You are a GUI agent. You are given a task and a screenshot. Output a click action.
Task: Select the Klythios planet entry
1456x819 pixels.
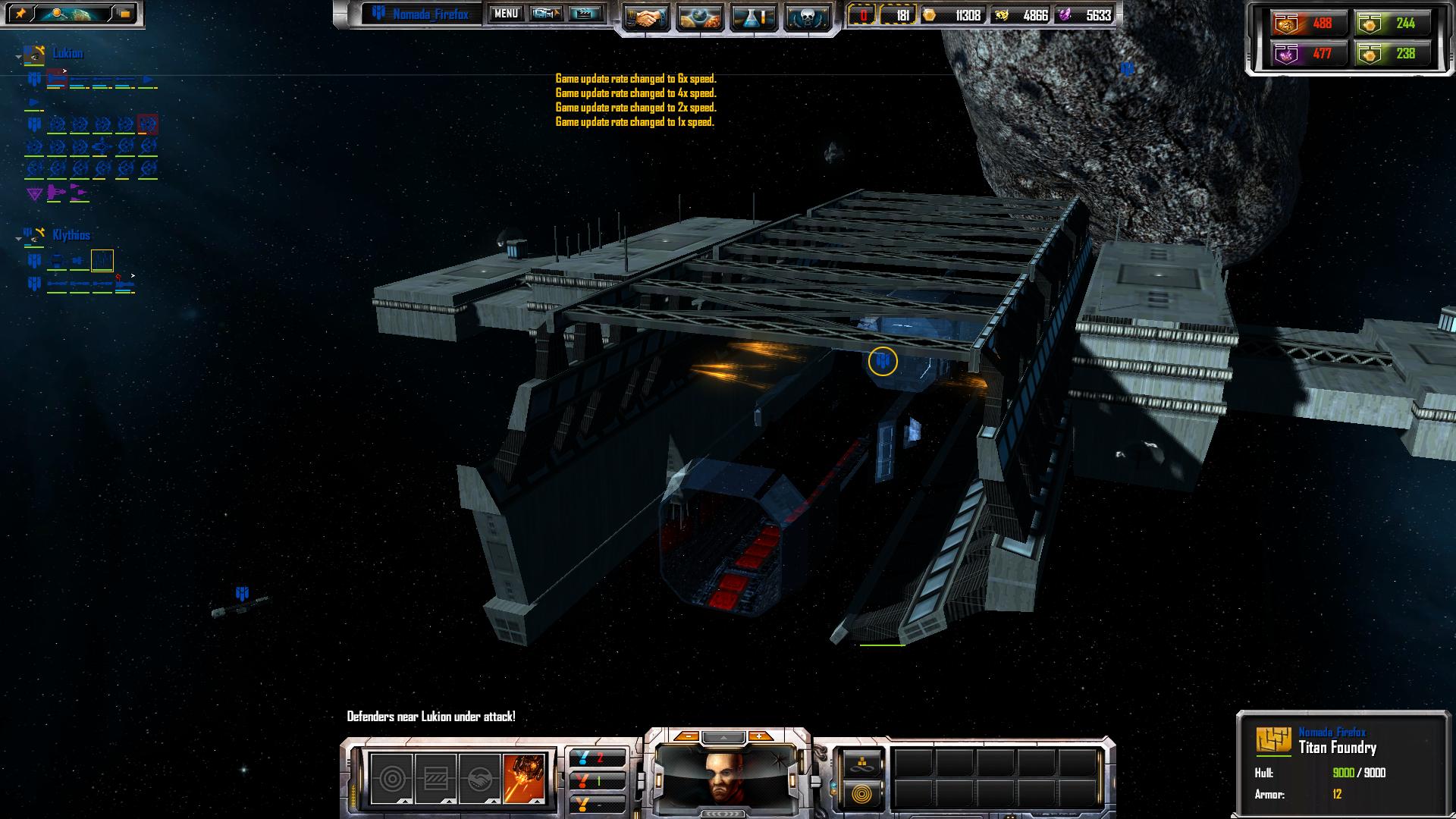click(71, 235)
